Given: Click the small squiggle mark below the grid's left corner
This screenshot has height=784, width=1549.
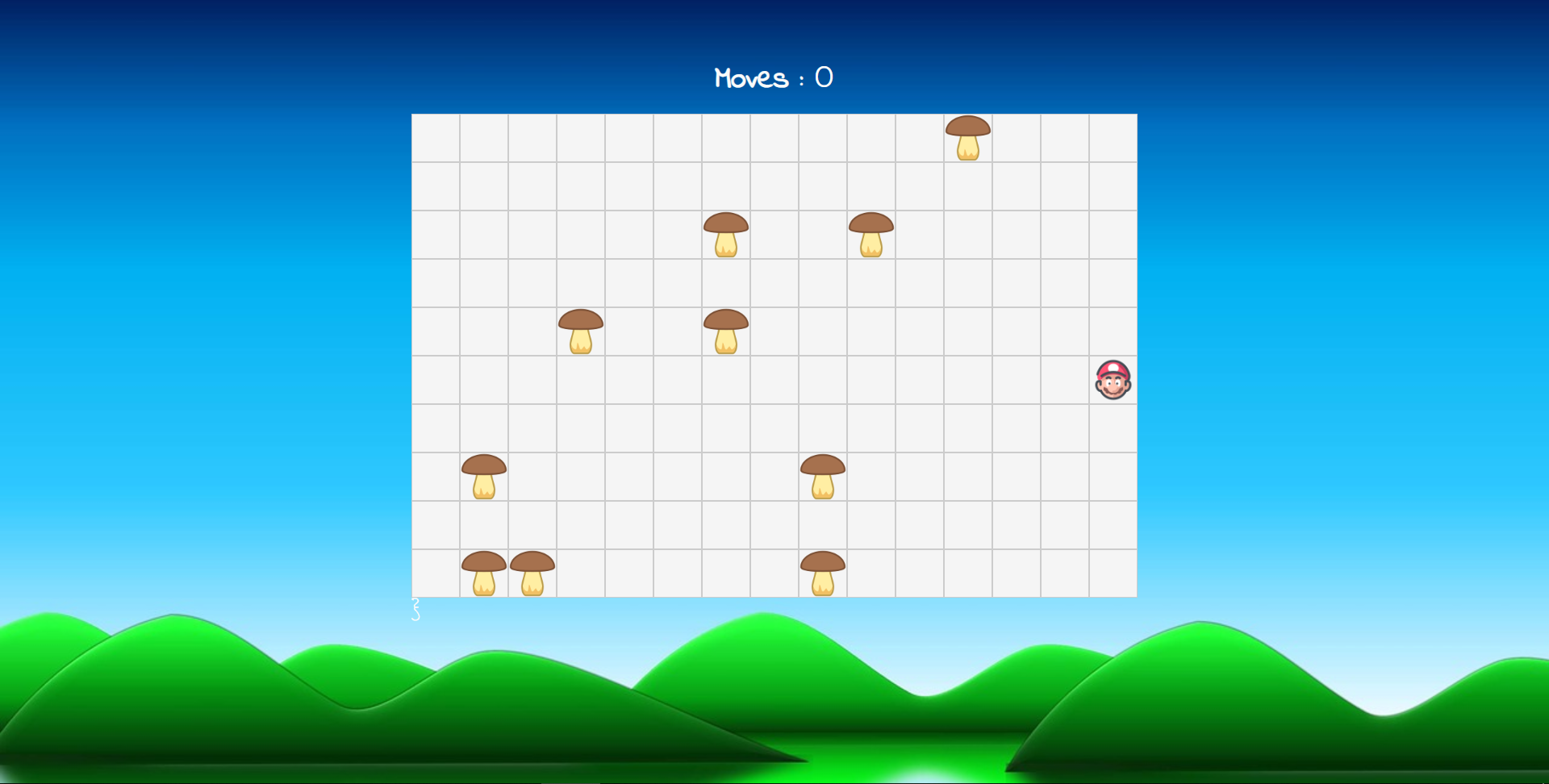Looking at the screenshot, I should tap(415, 609).
